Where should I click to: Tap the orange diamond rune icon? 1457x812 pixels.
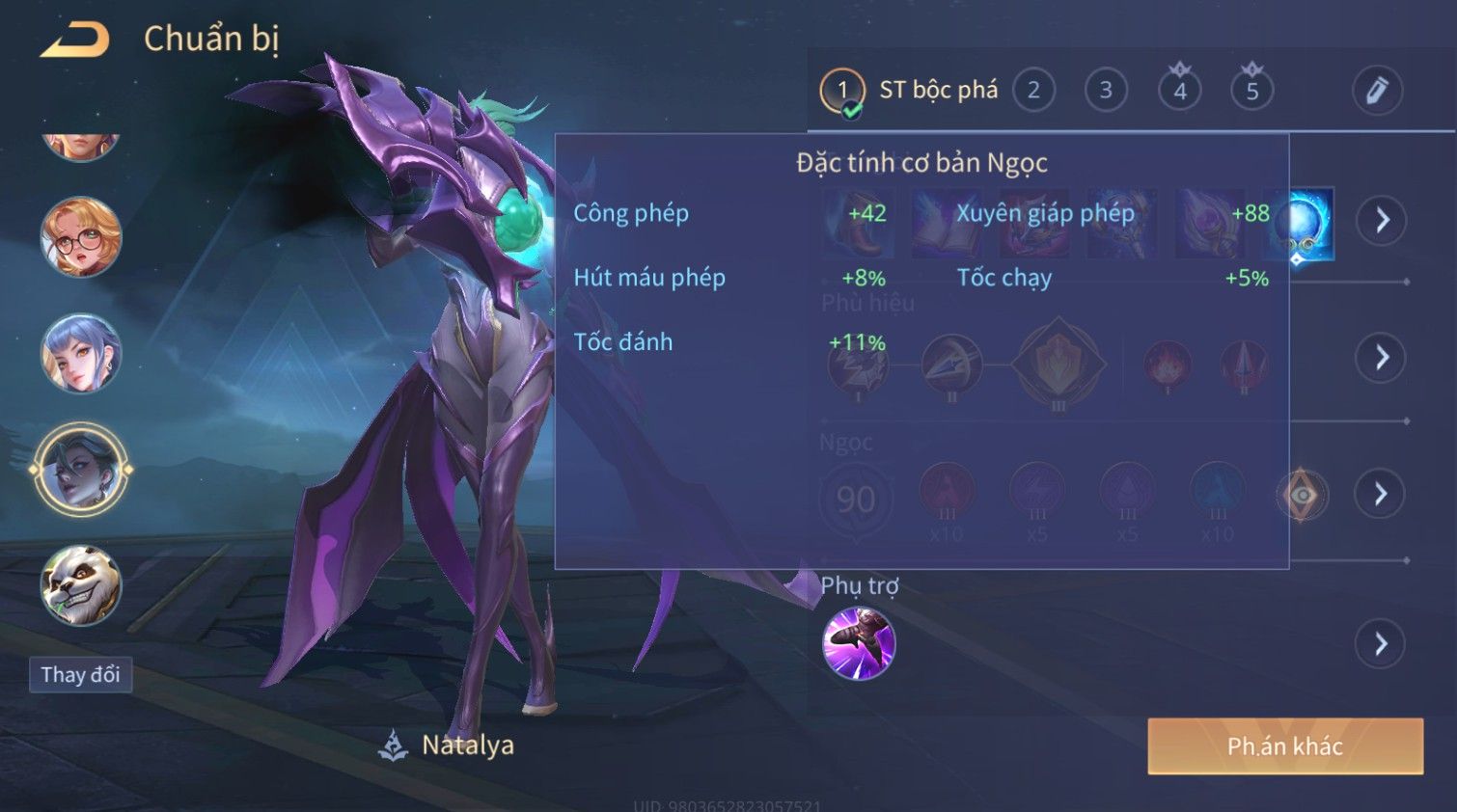pos(1302,496)
